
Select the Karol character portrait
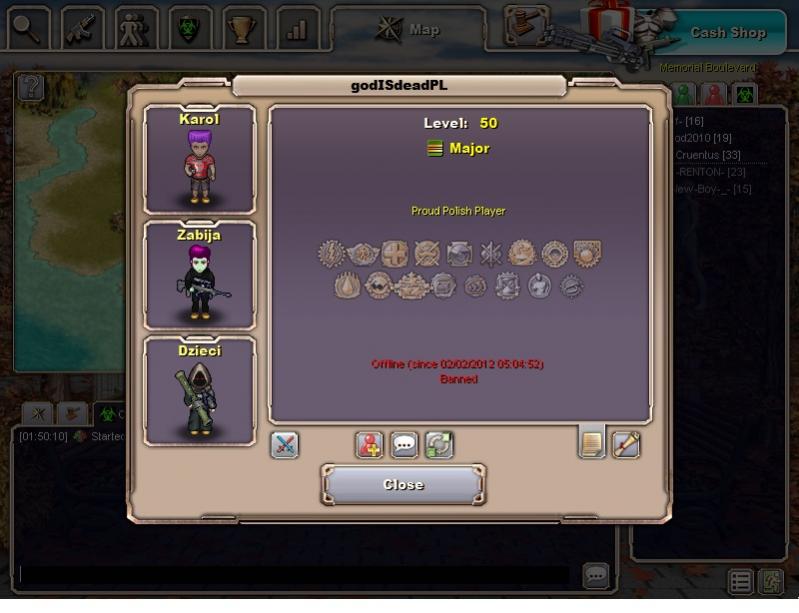[x=200, y=159]
